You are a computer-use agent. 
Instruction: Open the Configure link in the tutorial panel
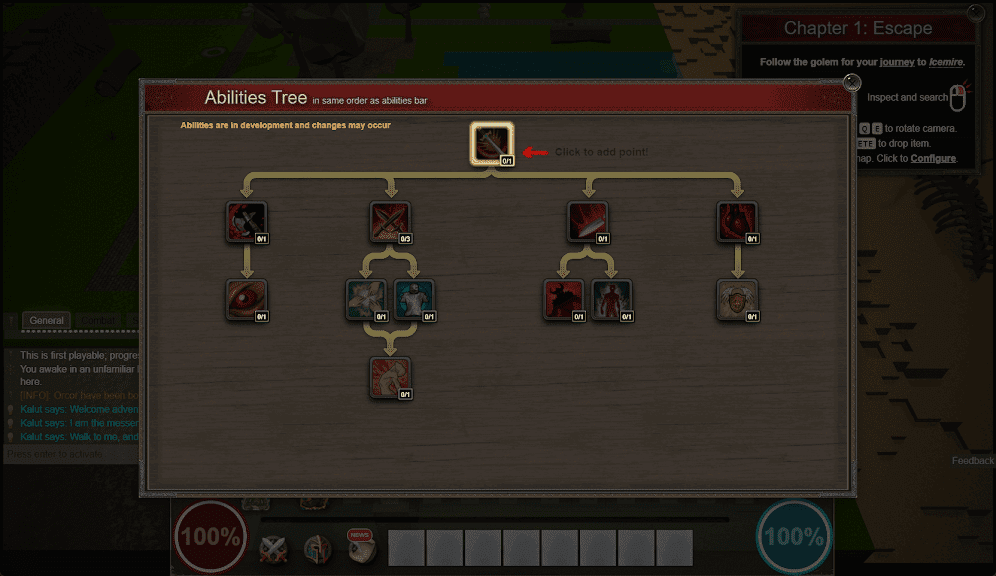[933, 158]
